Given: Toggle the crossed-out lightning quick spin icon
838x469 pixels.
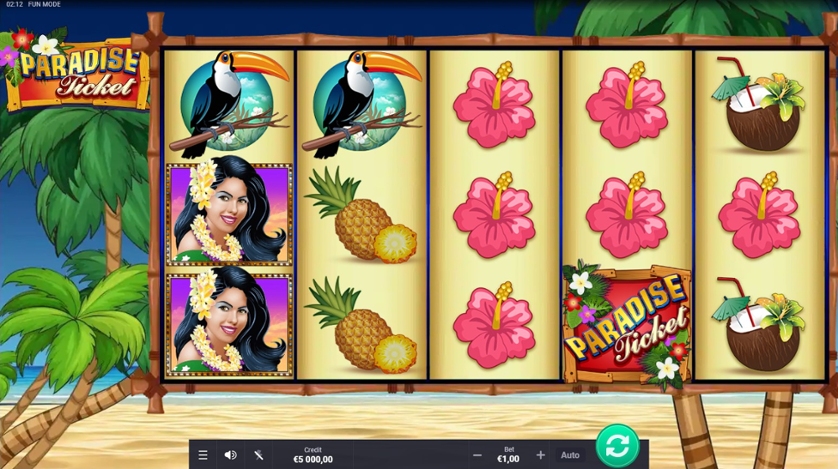Looking at the screenshot, I should click(x=258, y=455).
